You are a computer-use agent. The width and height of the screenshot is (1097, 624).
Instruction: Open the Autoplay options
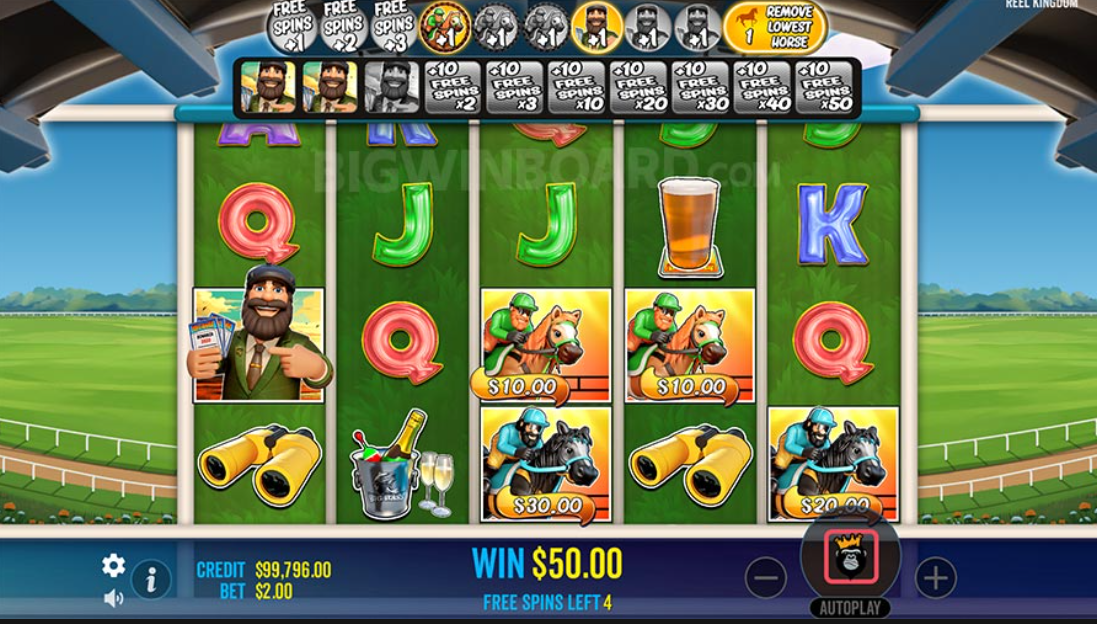(850, 608)
